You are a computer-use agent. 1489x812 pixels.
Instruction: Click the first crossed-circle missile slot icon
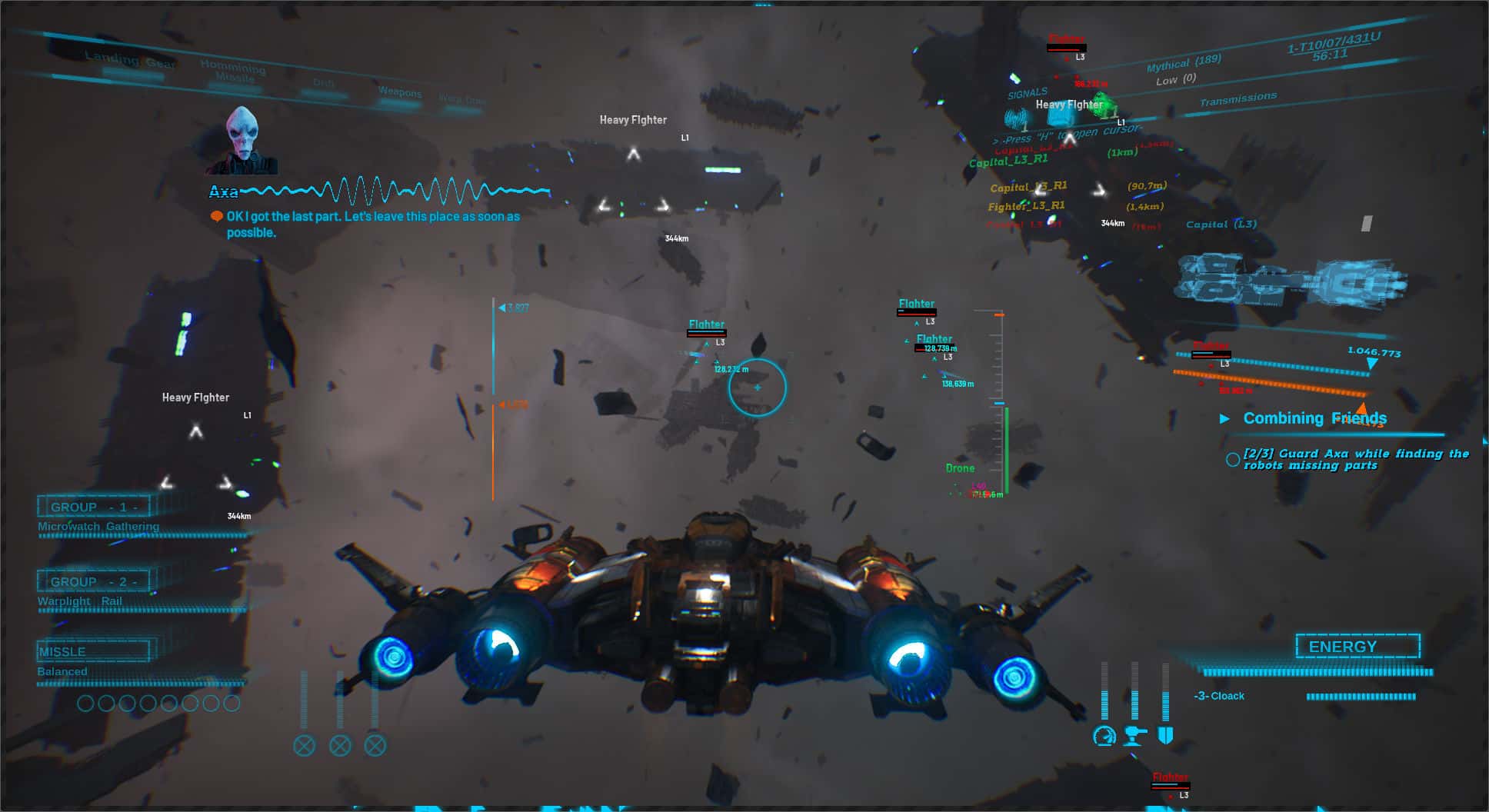(x=305, y=744)
